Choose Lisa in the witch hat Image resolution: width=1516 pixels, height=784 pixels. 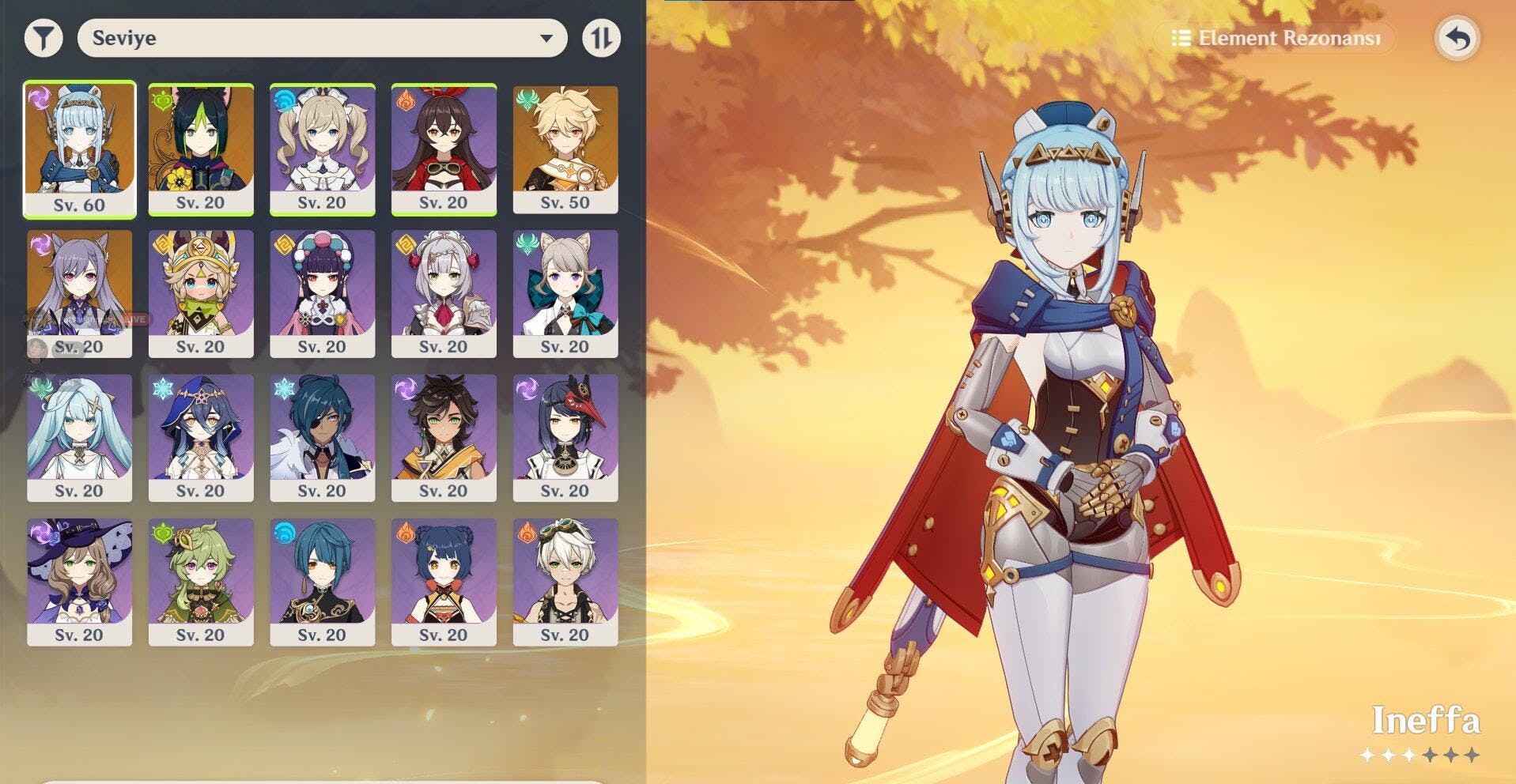(x=79, y=581)
